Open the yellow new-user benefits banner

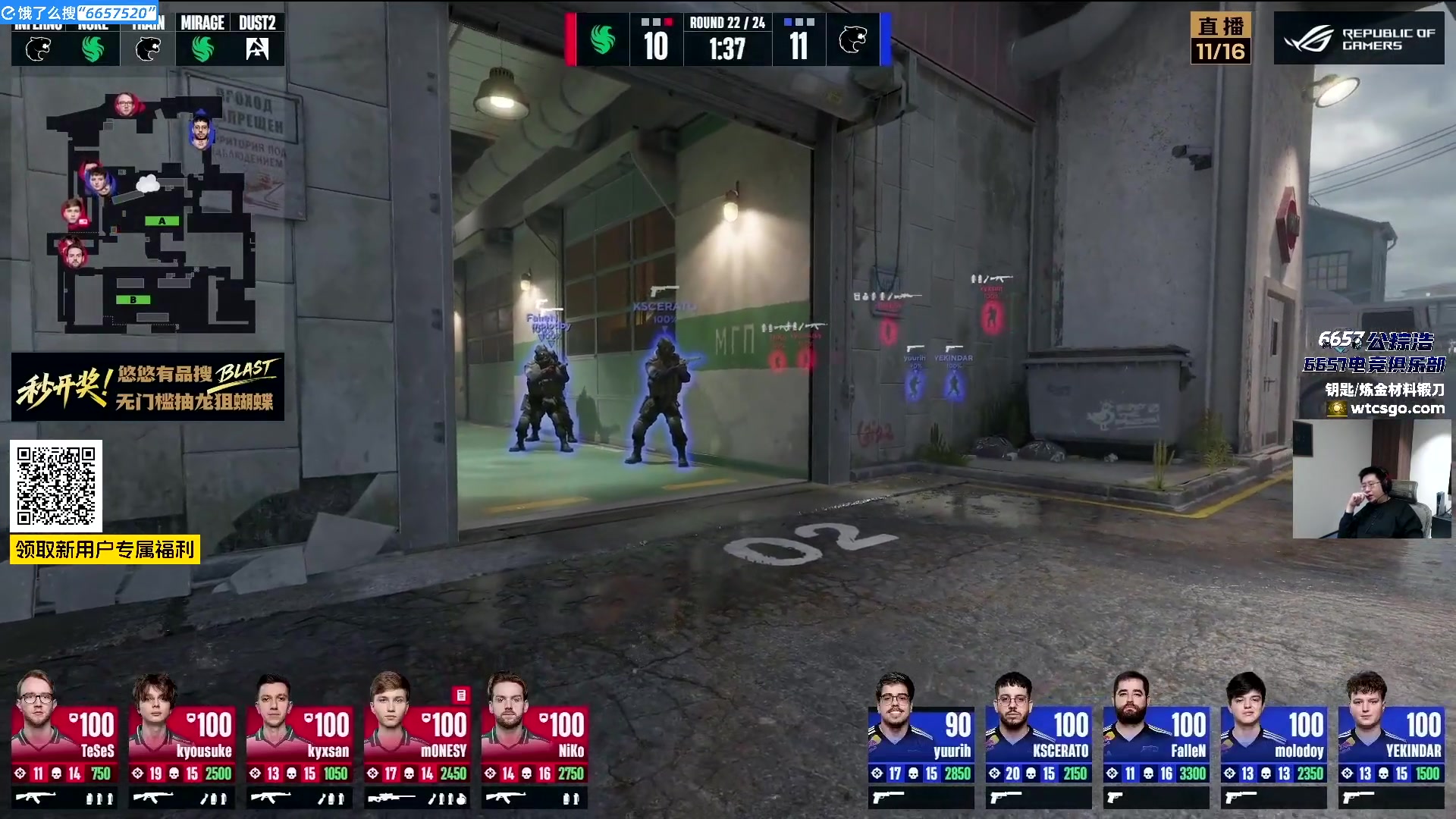105,549
